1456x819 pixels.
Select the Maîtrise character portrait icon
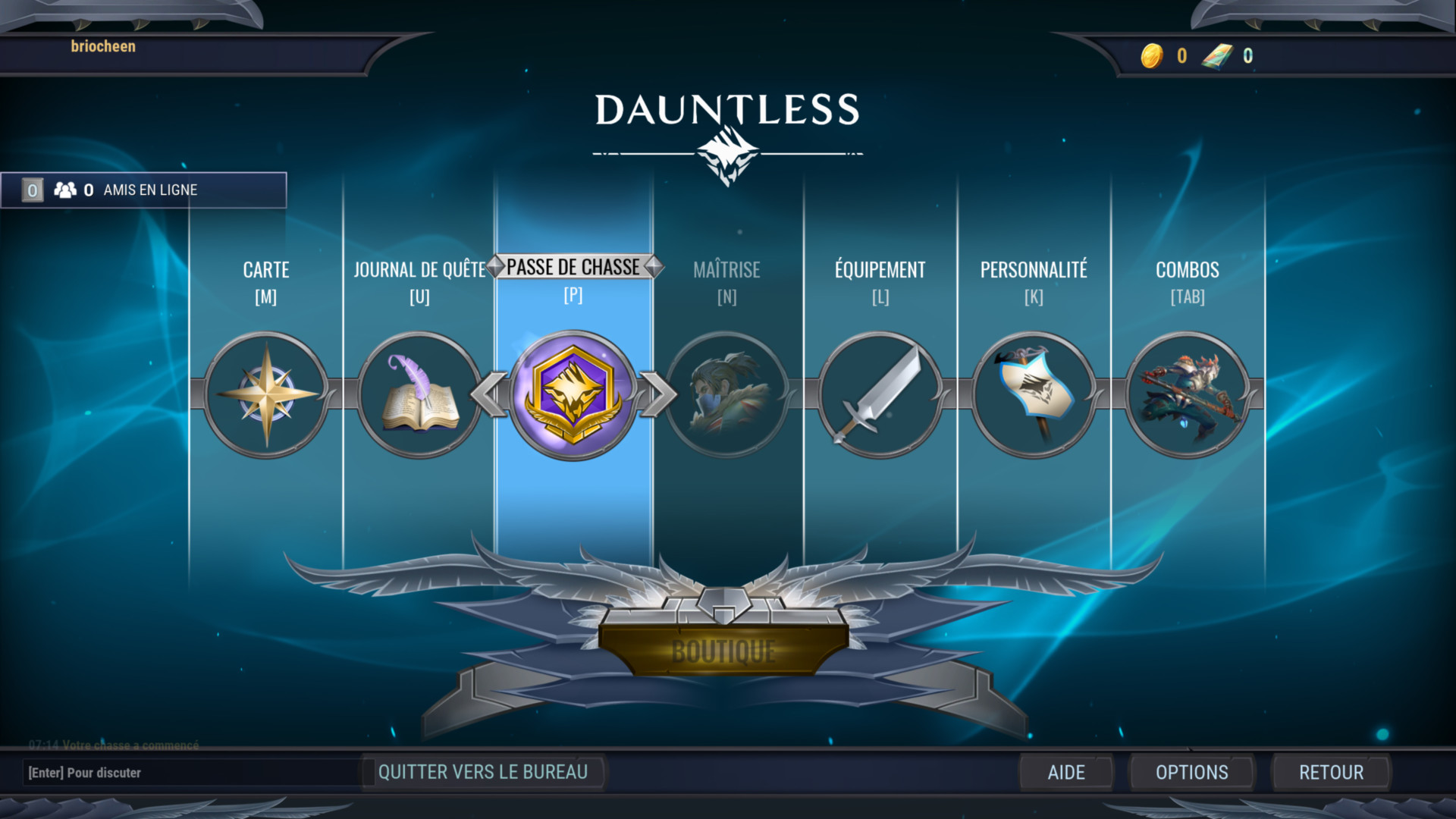(727, 393)
